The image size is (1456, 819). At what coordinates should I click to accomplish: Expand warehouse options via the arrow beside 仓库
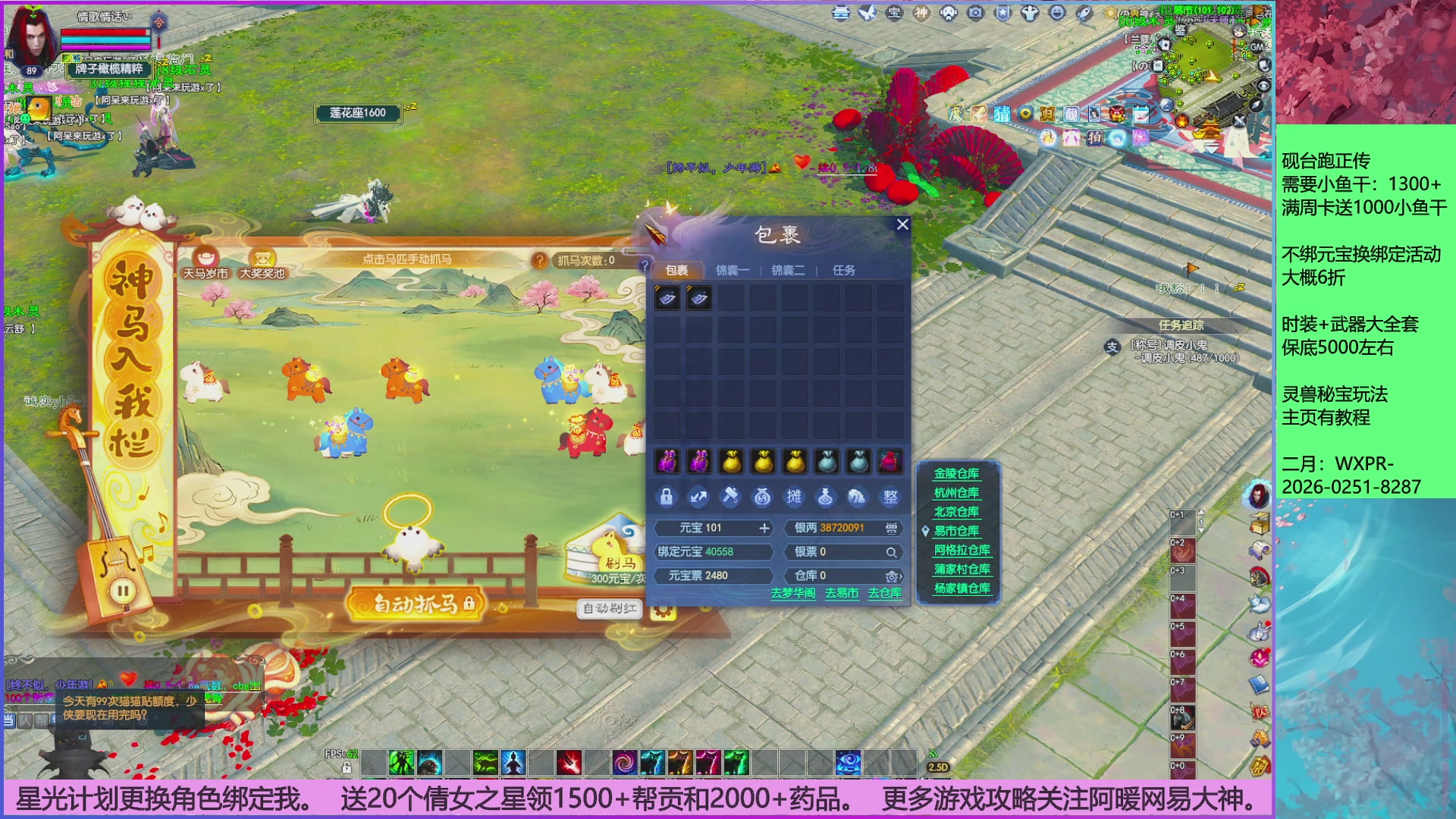(x=901, y=576)
